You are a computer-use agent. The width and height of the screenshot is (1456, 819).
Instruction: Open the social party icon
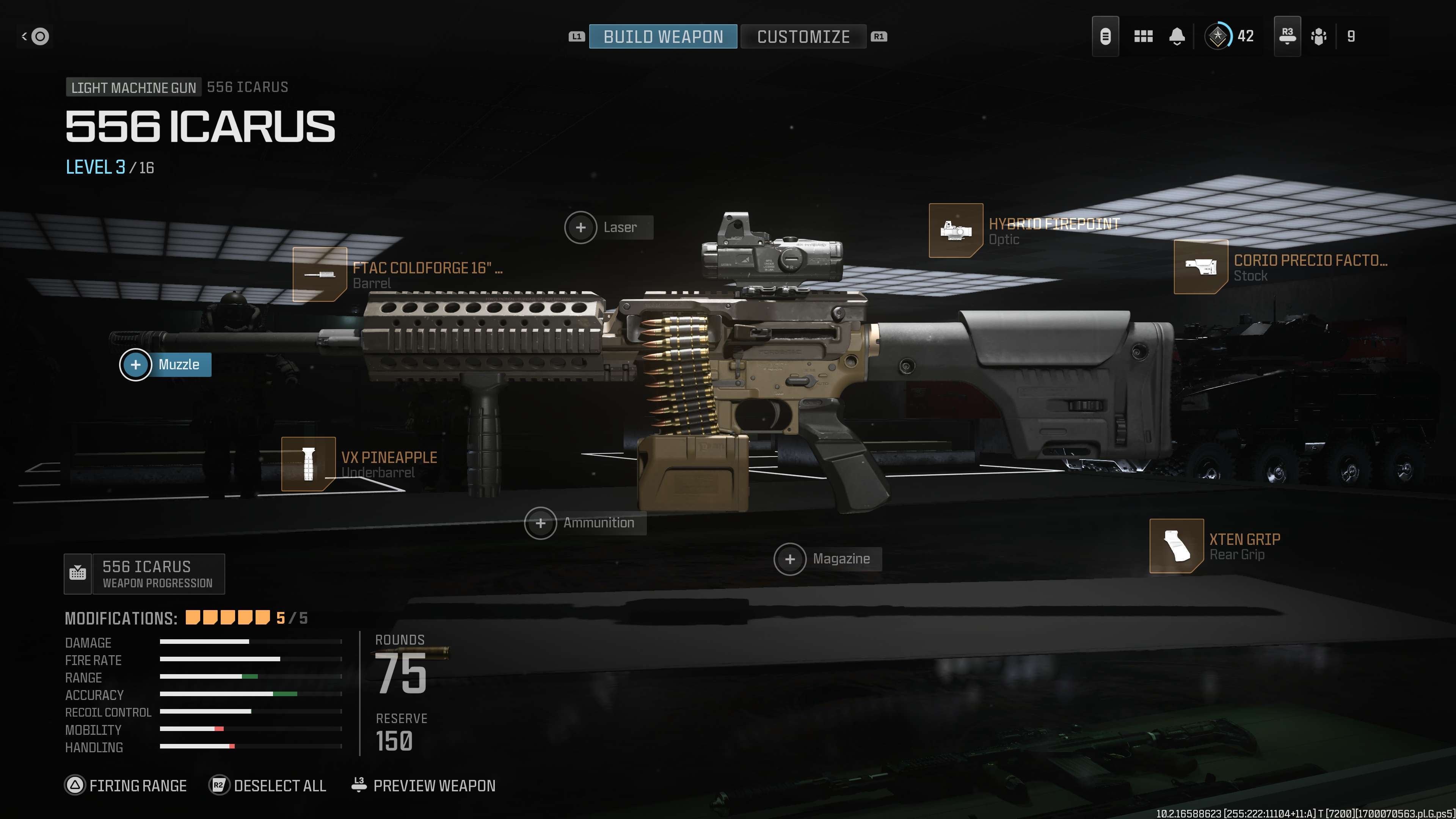[x=1319, y=37]
